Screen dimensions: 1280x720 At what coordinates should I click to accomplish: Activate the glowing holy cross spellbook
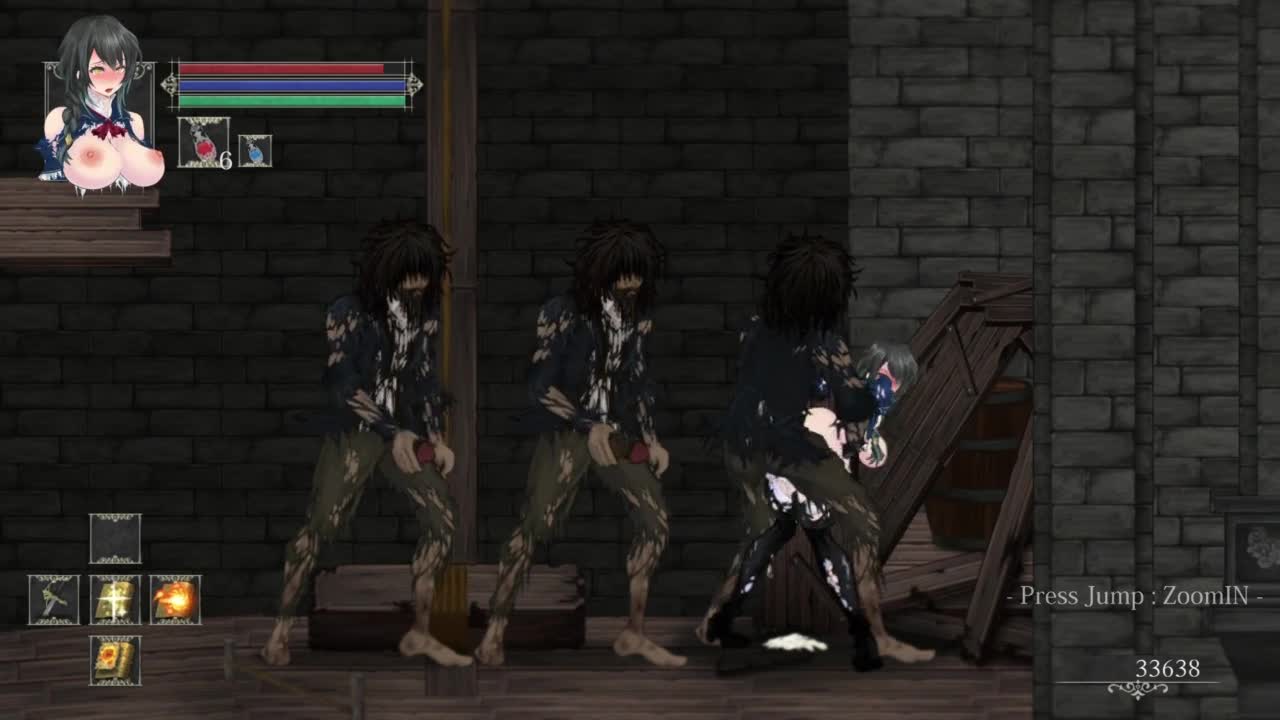(115, 600)
